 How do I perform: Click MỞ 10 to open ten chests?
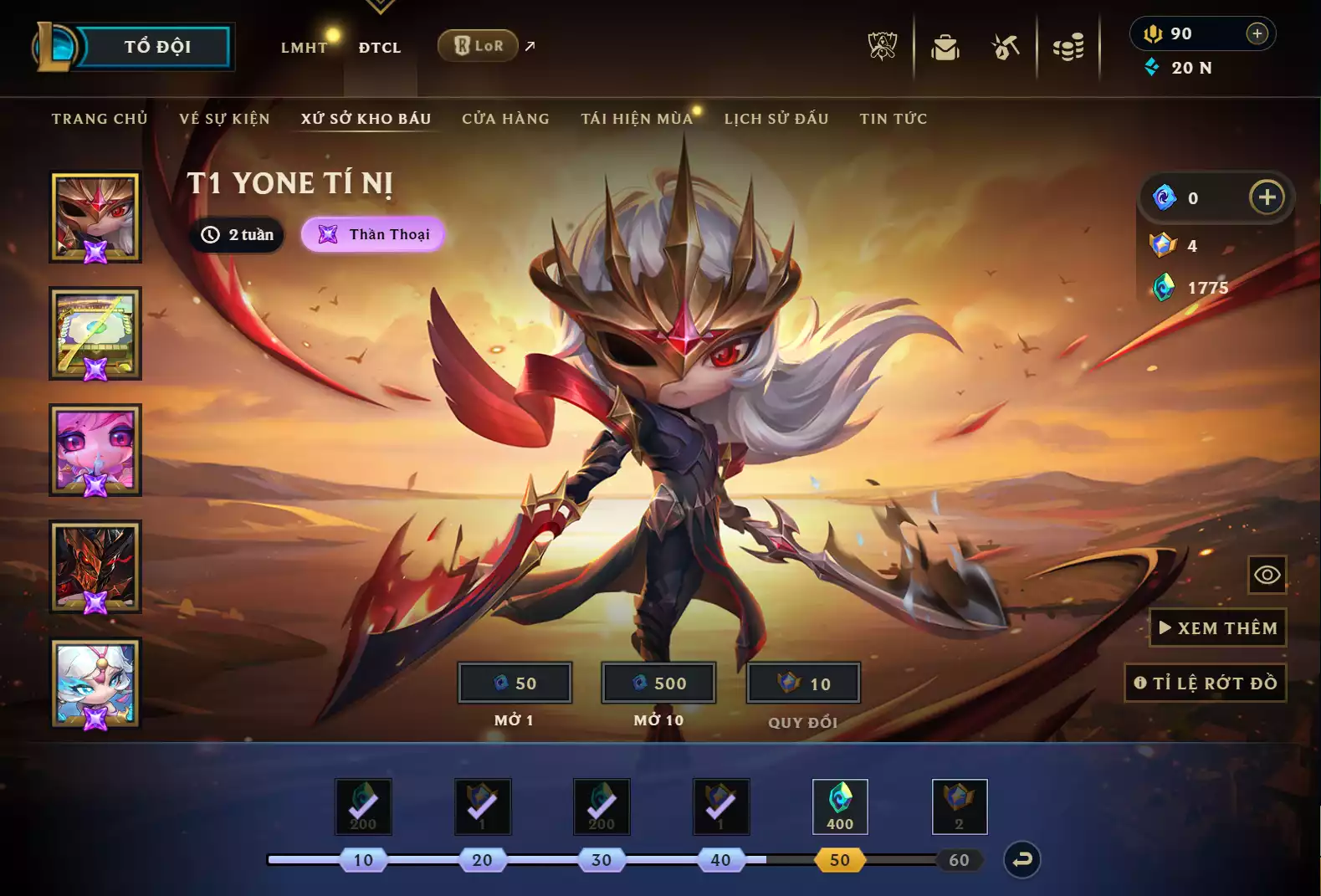click(658, 683)
